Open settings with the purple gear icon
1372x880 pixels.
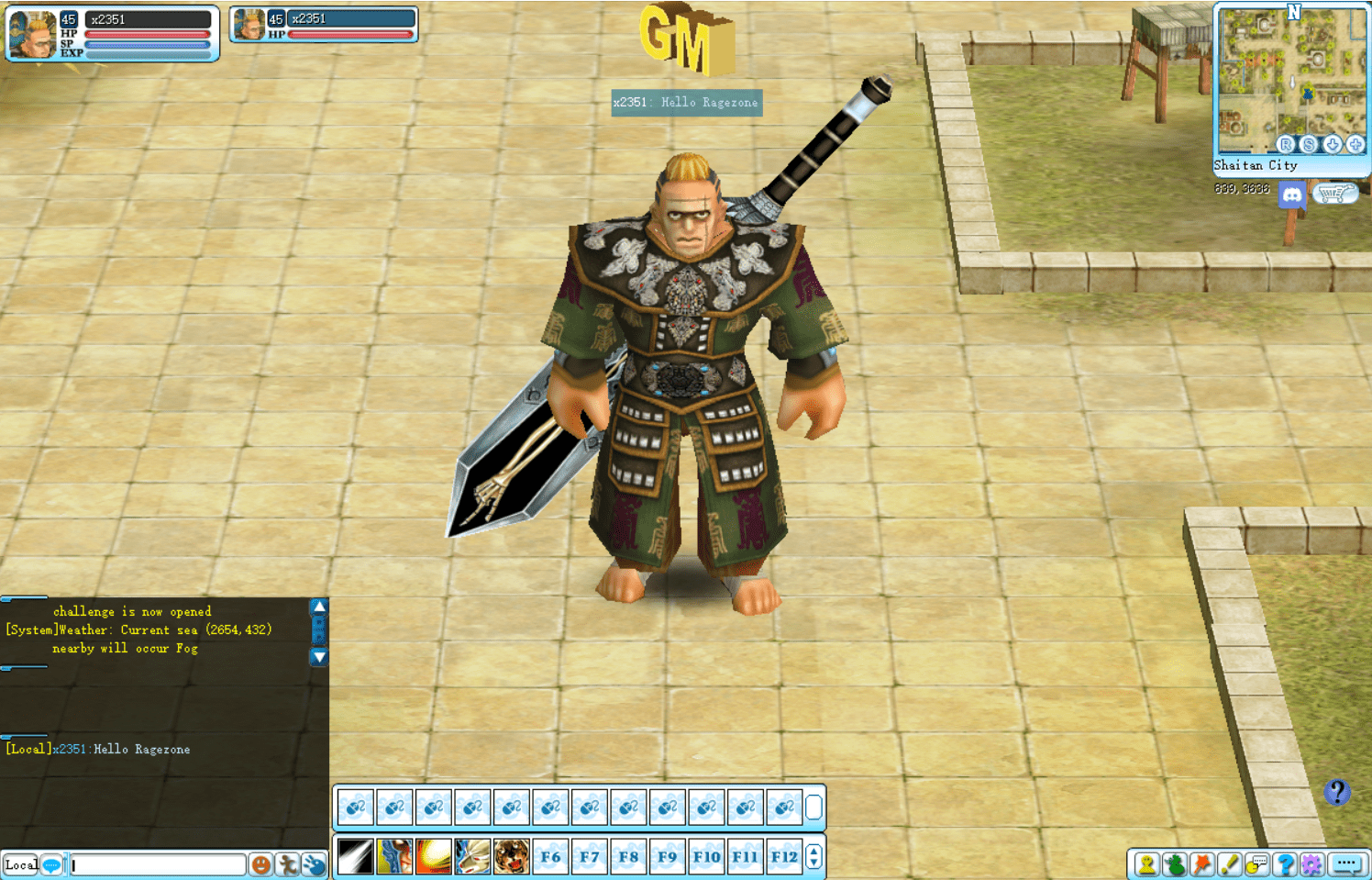(1311, 863)
